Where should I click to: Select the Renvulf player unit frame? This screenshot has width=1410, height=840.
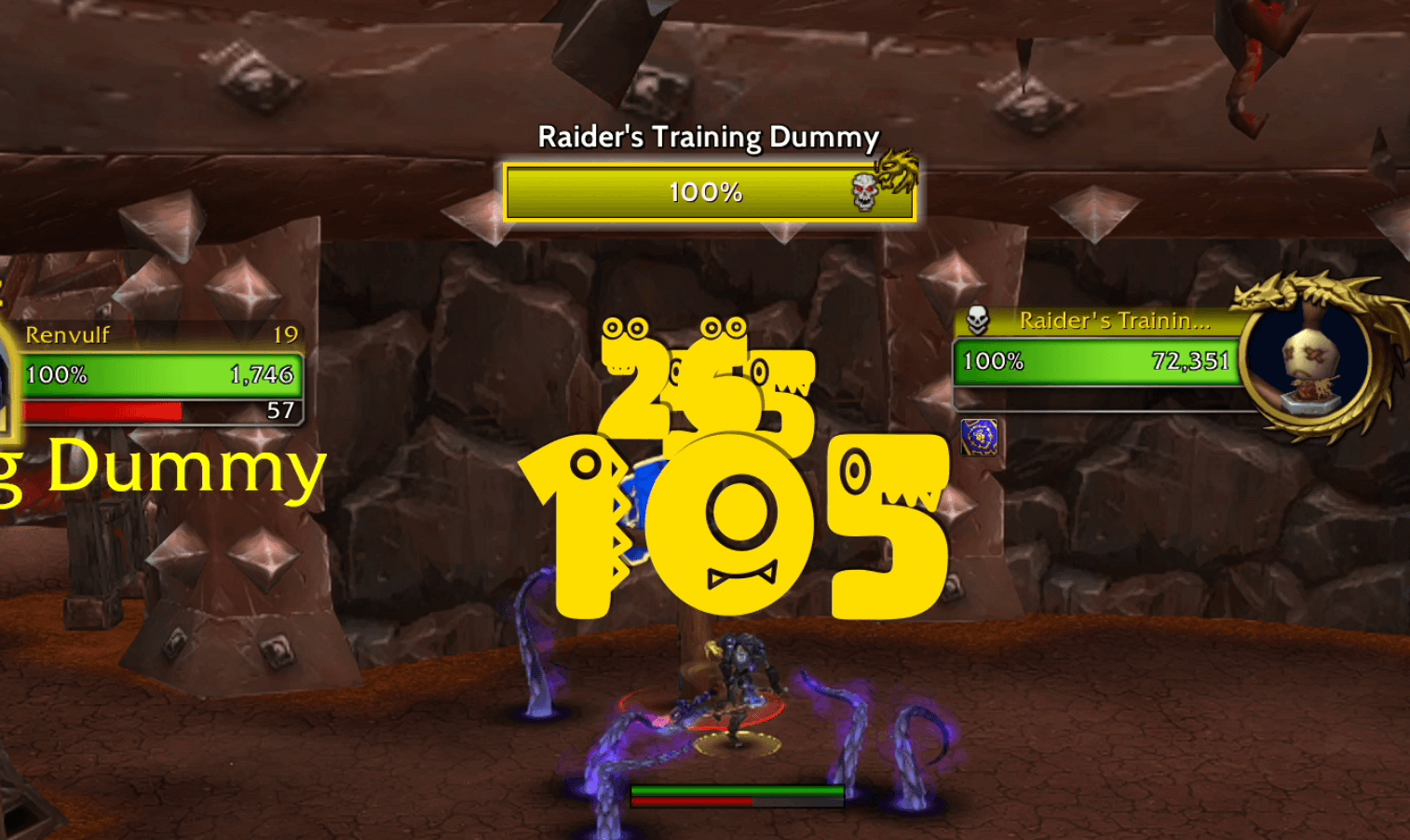point(160,373)
